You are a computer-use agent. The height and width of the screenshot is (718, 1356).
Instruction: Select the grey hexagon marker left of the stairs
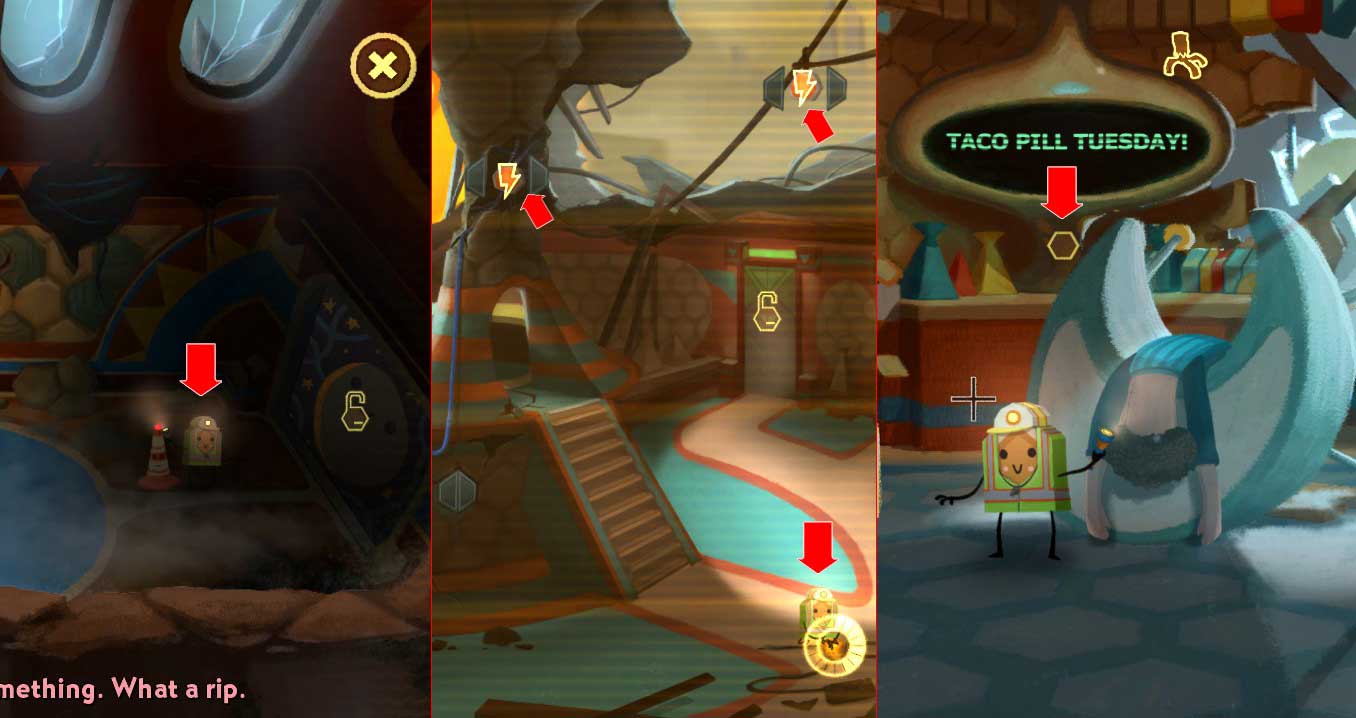457,491
